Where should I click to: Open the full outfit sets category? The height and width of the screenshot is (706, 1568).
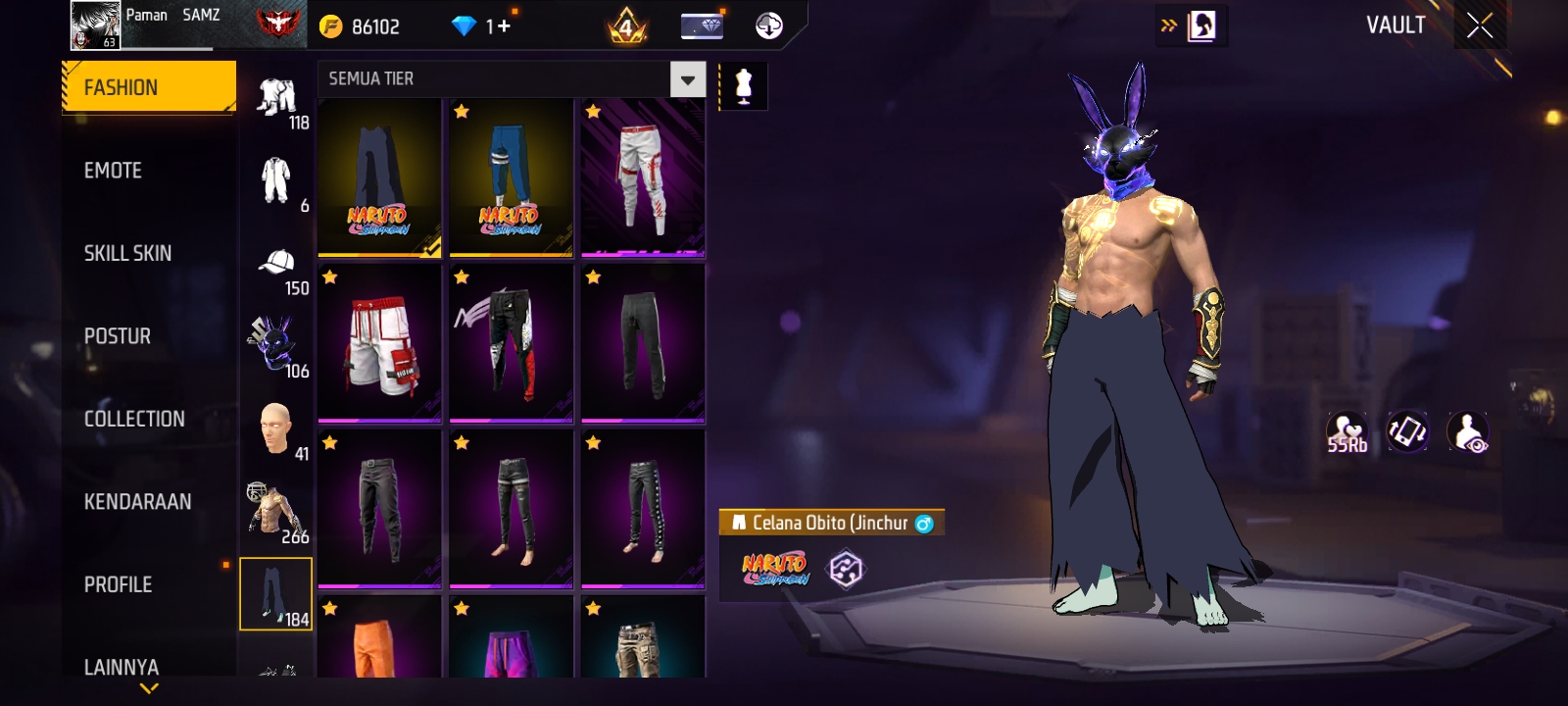click(276, 180)
